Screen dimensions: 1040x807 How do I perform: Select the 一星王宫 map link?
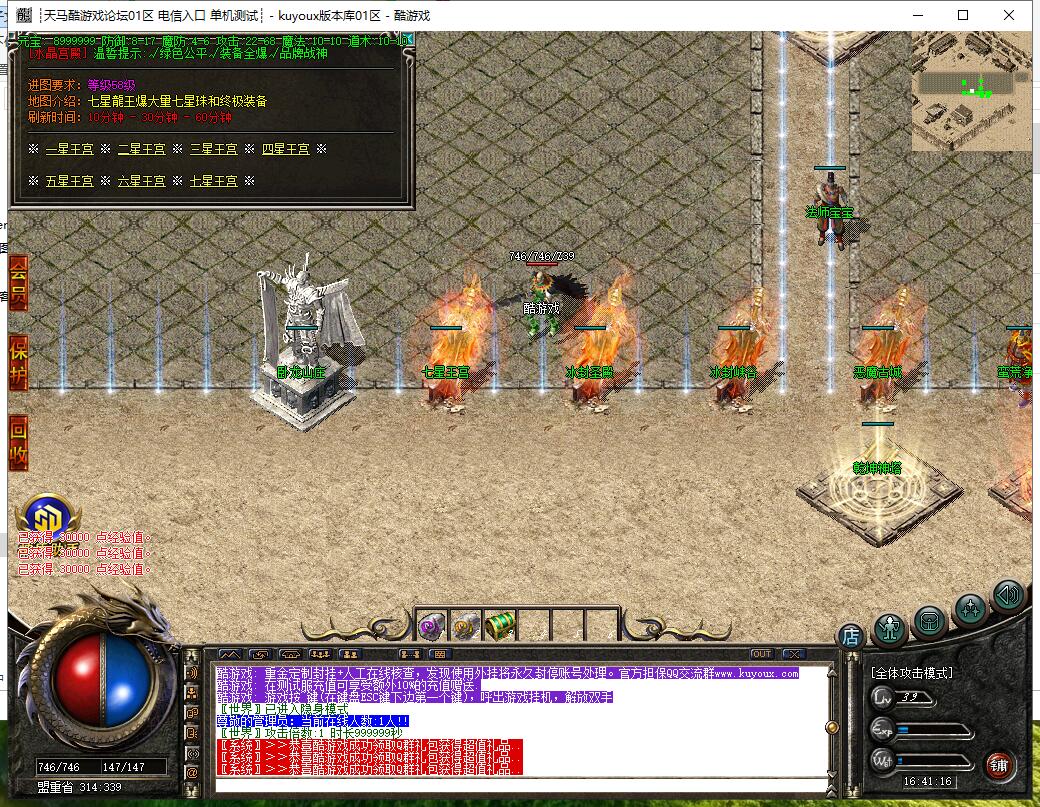pos(70,149)
